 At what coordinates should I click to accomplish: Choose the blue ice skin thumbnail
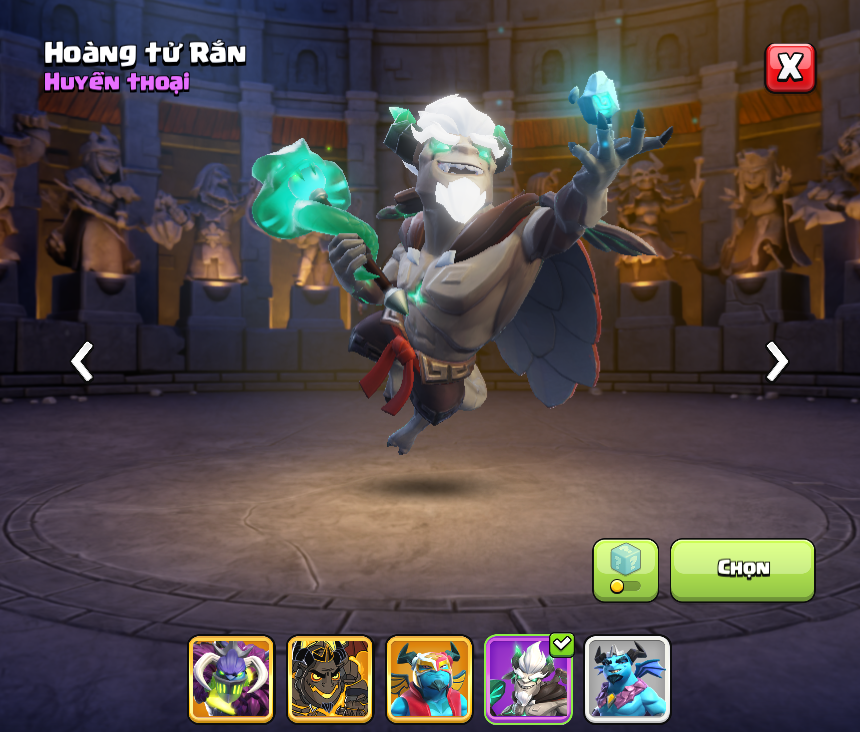(x=627, y=679)
